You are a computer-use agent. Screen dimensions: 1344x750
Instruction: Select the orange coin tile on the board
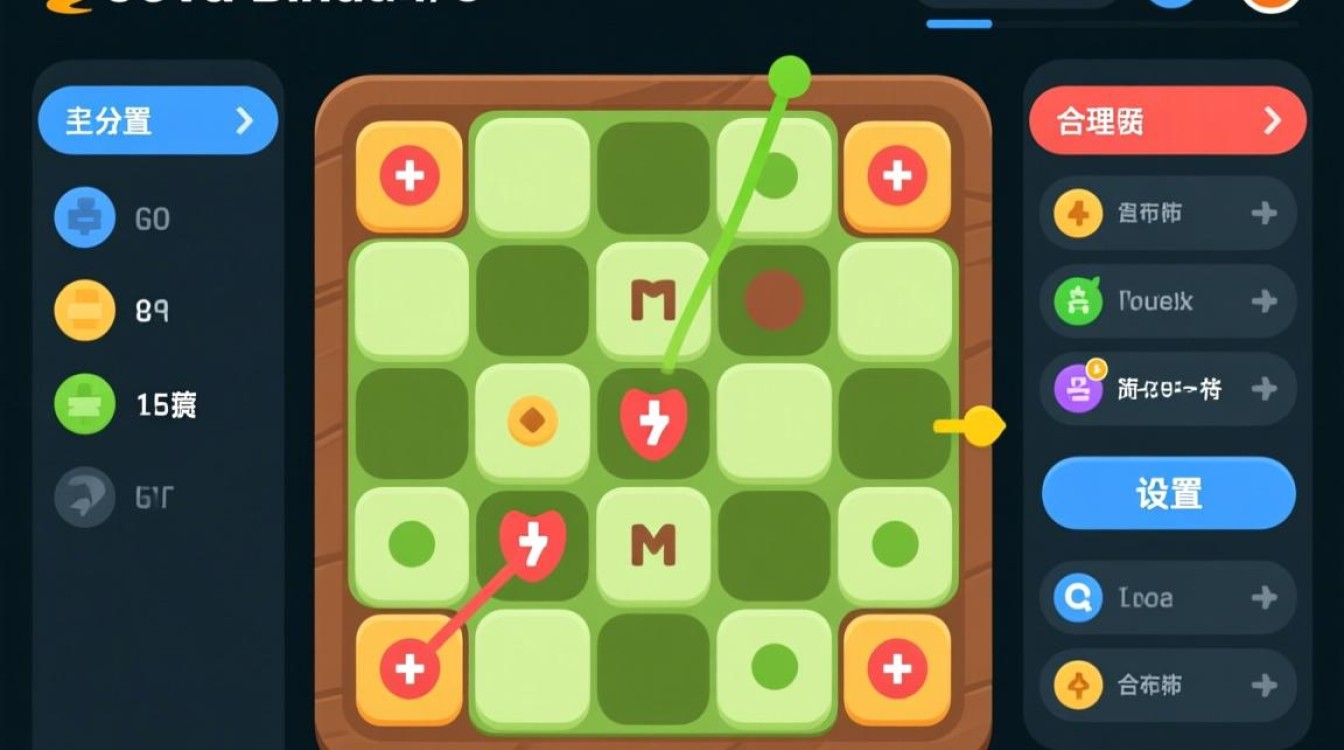pyautogui.click(x=532, y=422)
